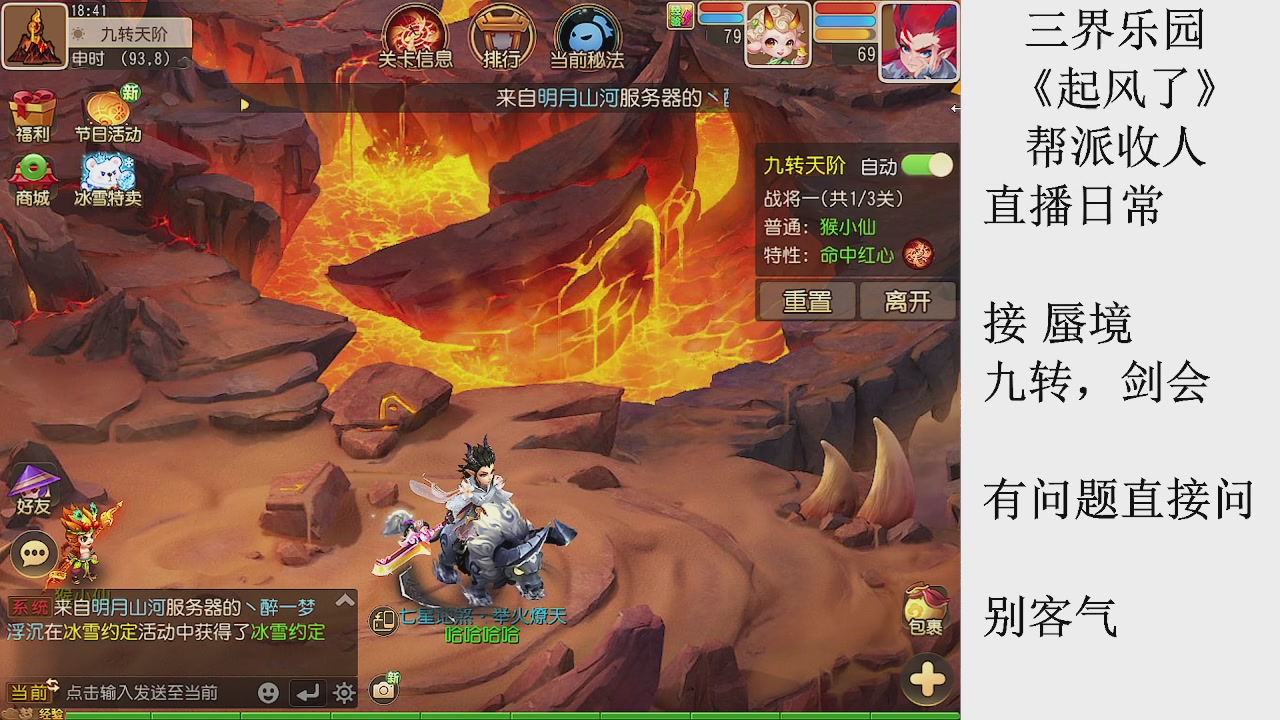Open the chat bubble icon
Screen dimensions: 1280x720
coord(33,552)
